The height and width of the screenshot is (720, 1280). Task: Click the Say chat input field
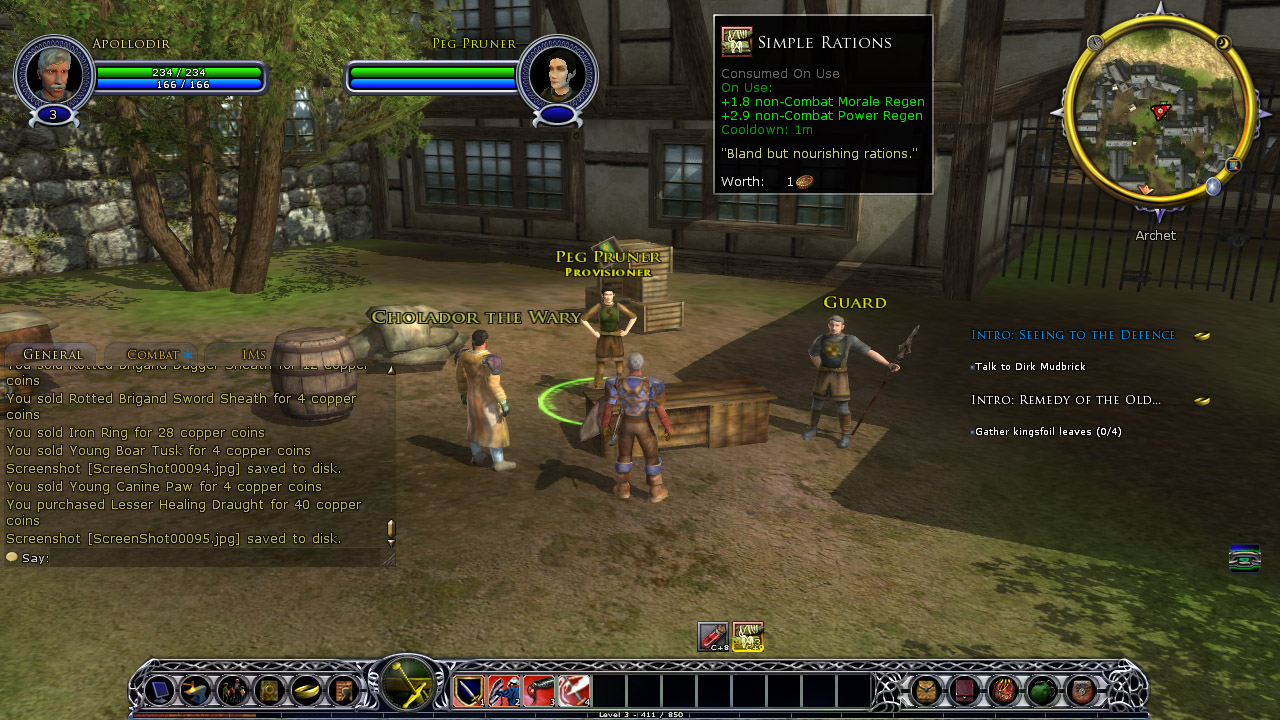click(200, 558)
